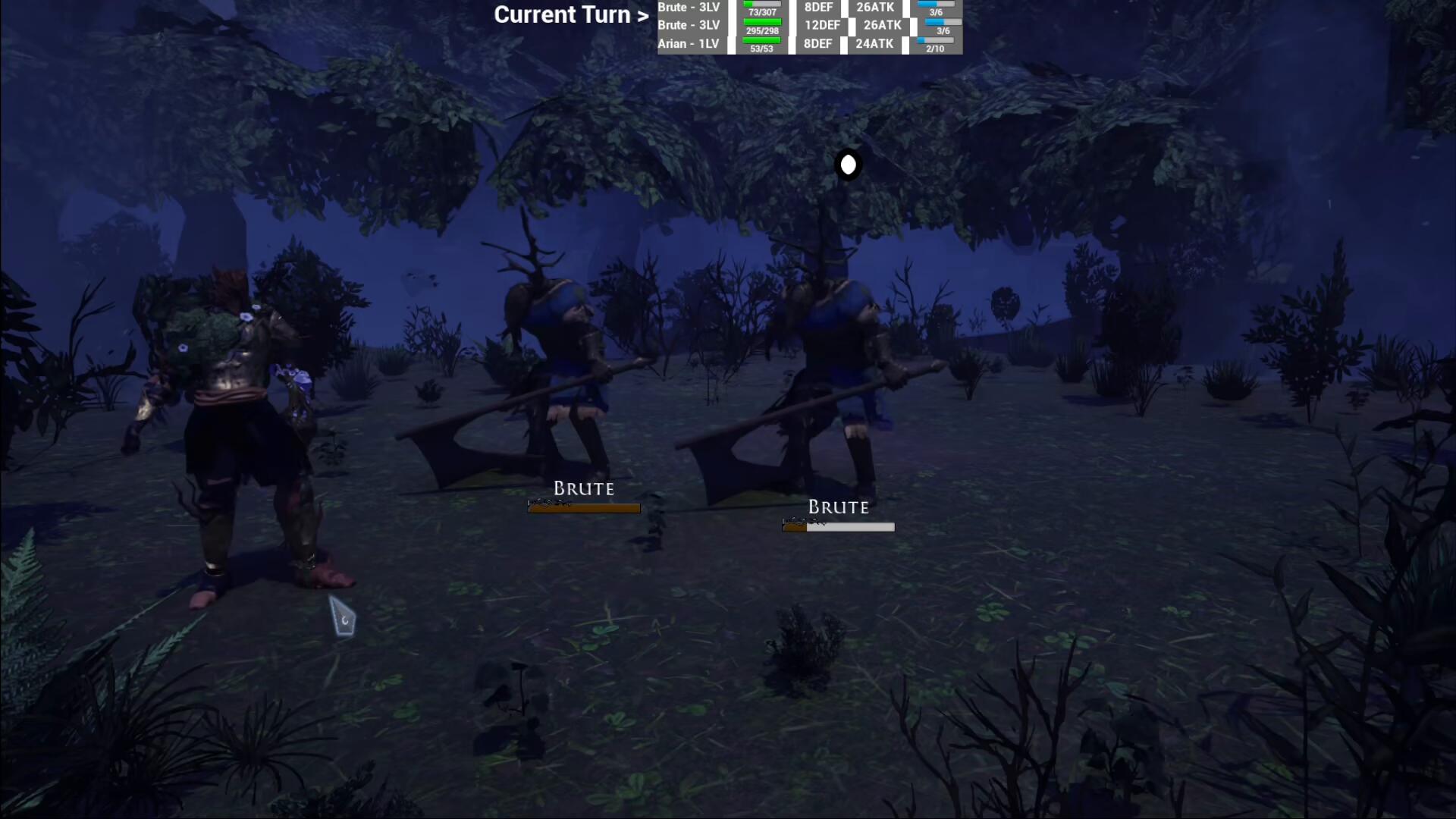Click the right Brute nameplate text
This screenshot has height=819, width=1456.
[x=838, y=506]
